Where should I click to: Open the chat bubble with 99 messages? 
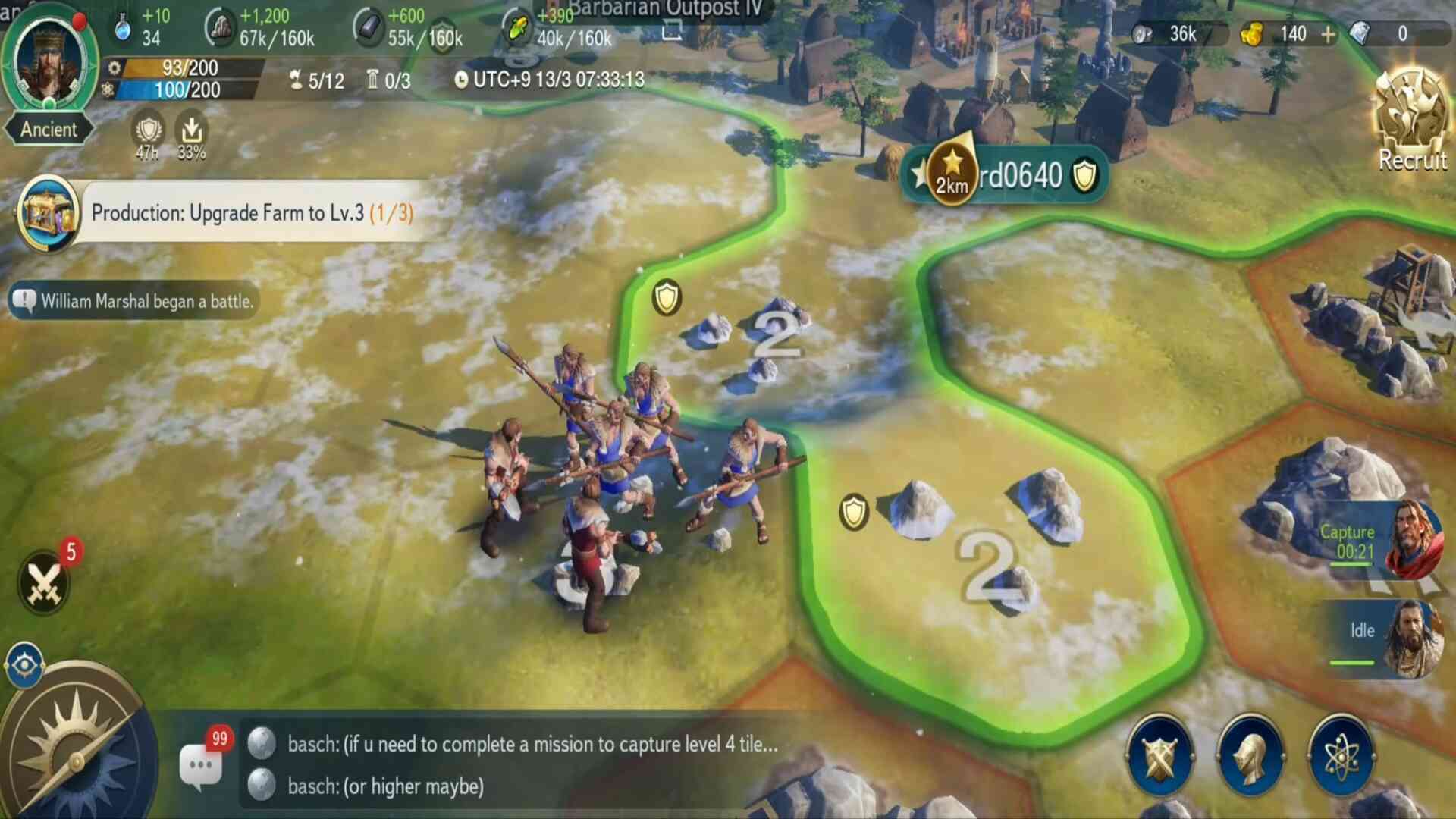(202, 764)
